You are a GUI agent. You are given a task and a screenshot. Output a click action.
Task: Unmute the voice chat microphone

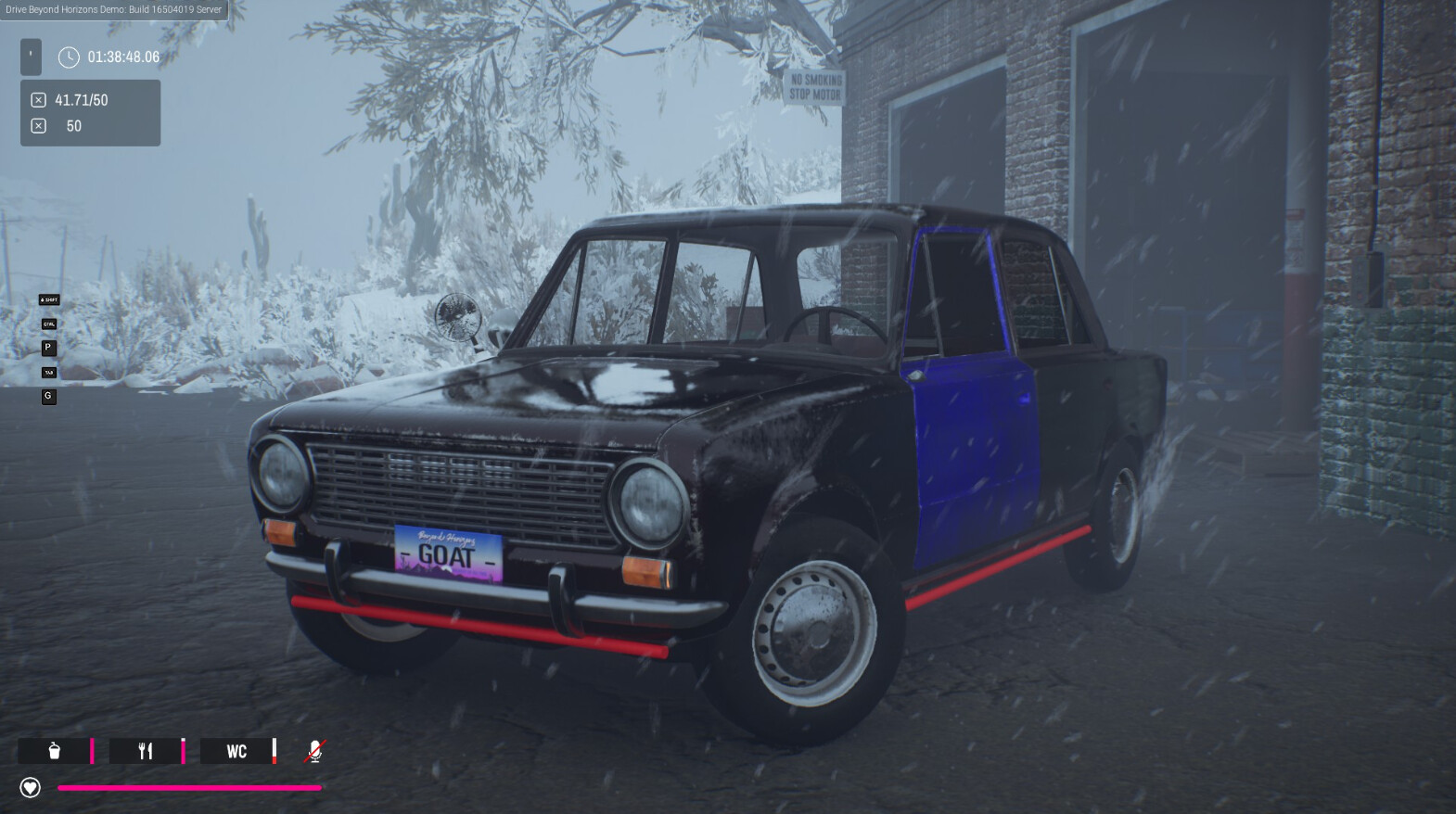(x=314, y=751)
